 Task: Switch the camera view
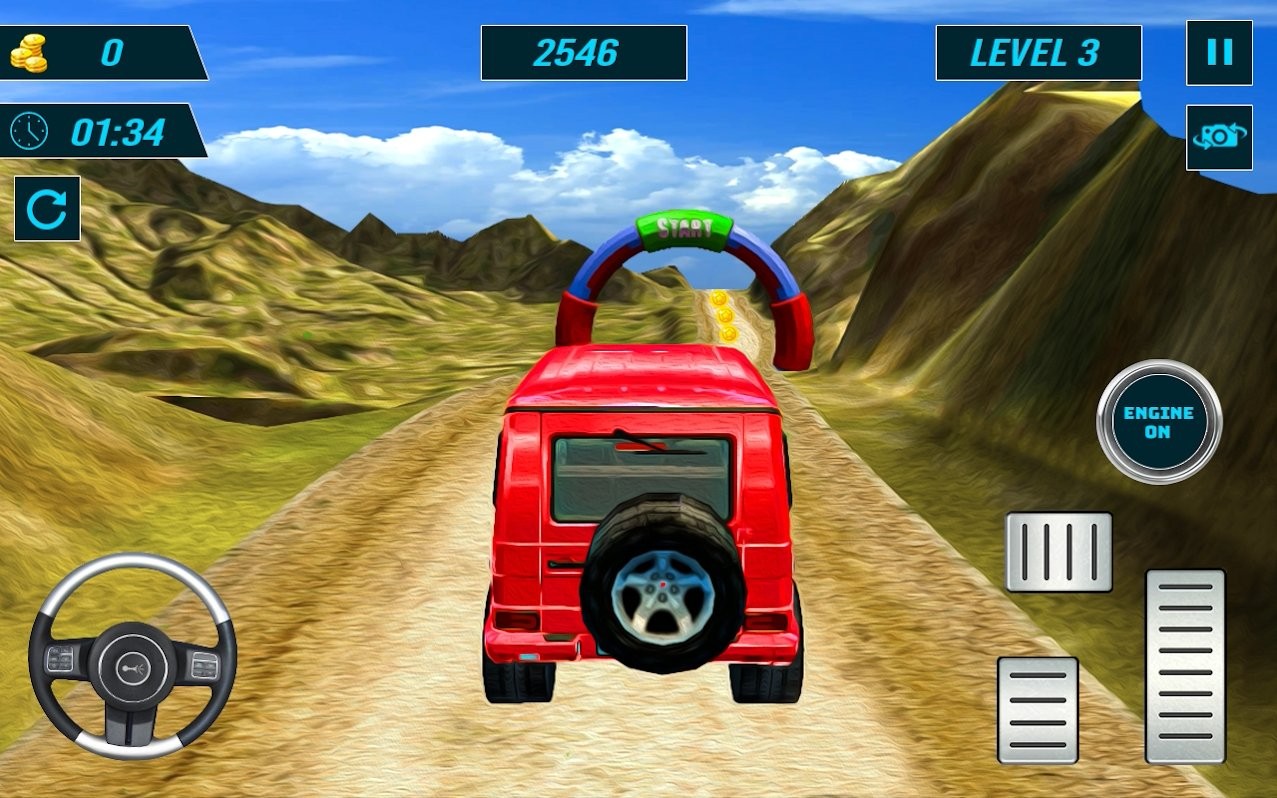click(x=1219, y=137)
